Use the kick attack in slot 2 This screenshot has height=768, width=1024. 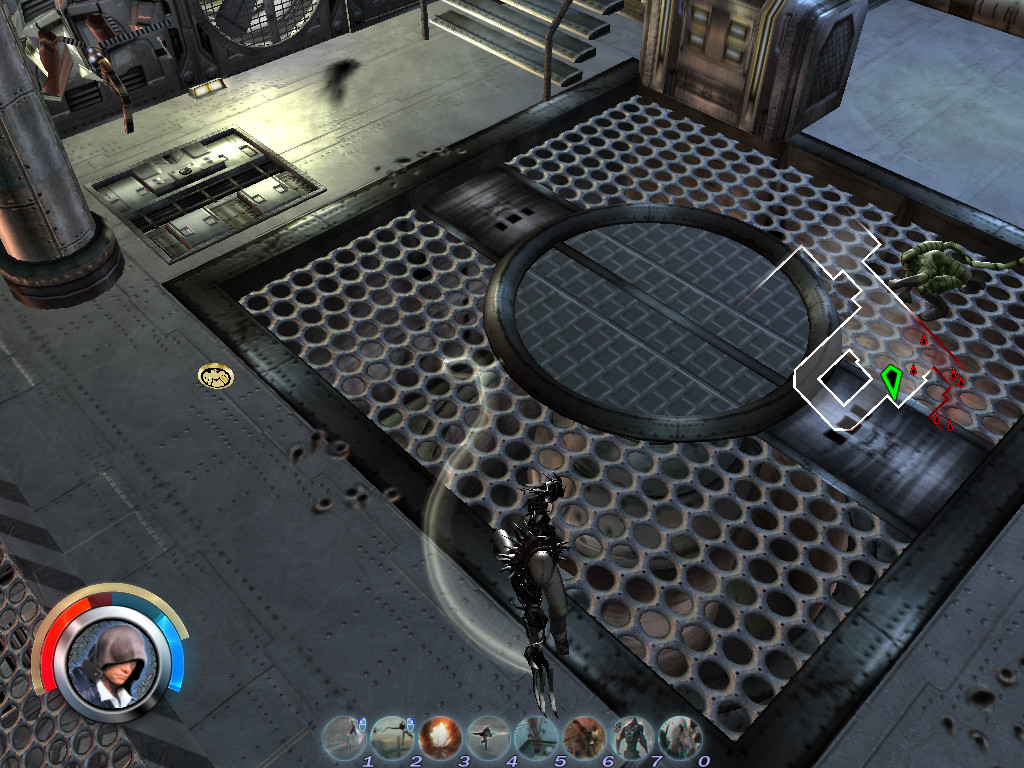(x=391, y=737)
